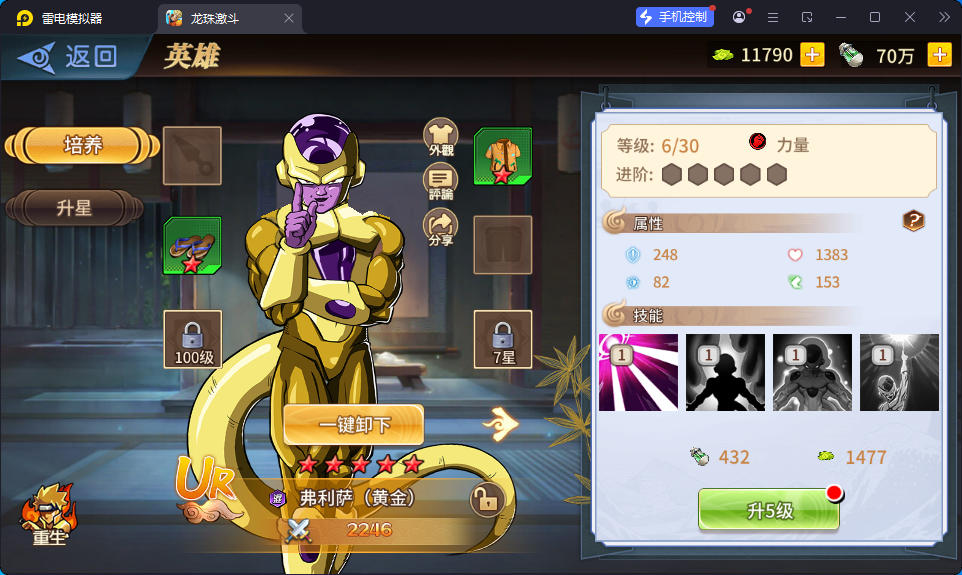
Task: Tap the locked 7星 equipment slot
Action: pos(502,338)
